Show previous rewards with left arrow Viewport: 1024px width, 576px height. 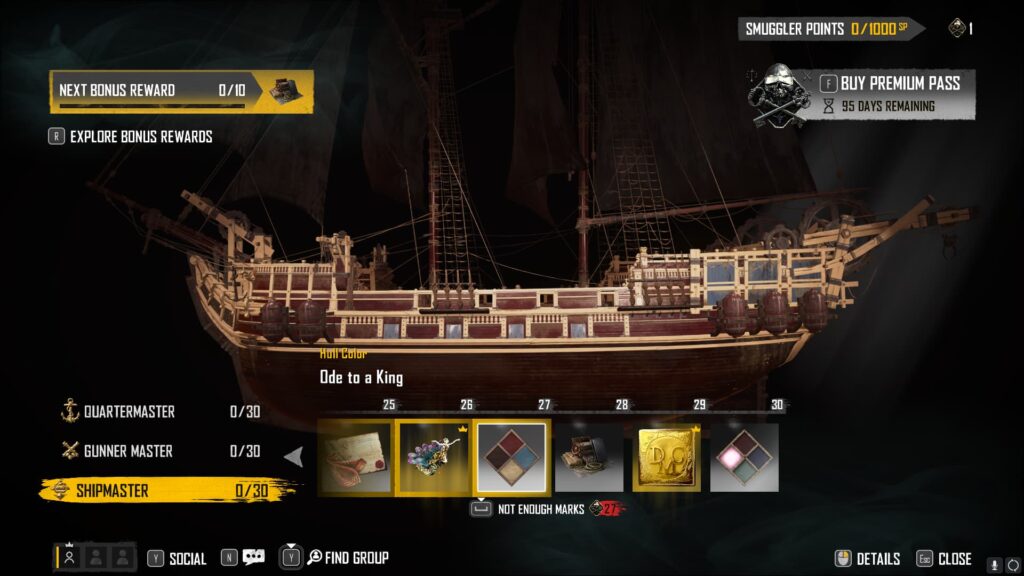coord(294,457)
